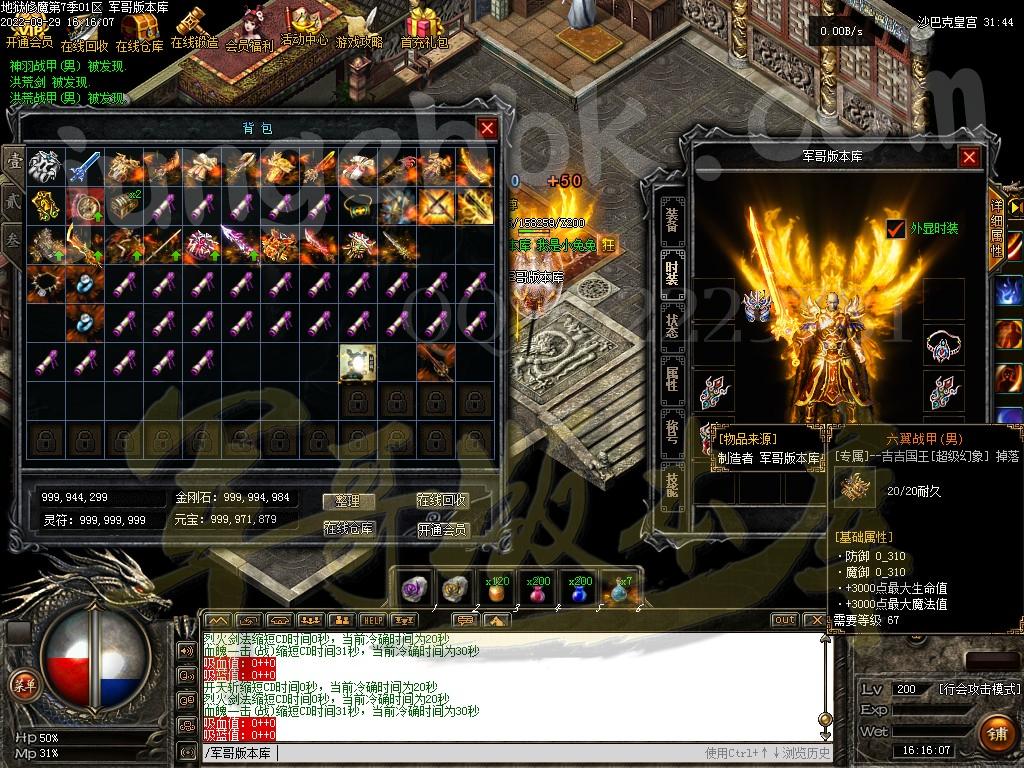Open 游戏攻略 game guide scroll

tap(359, 30)
